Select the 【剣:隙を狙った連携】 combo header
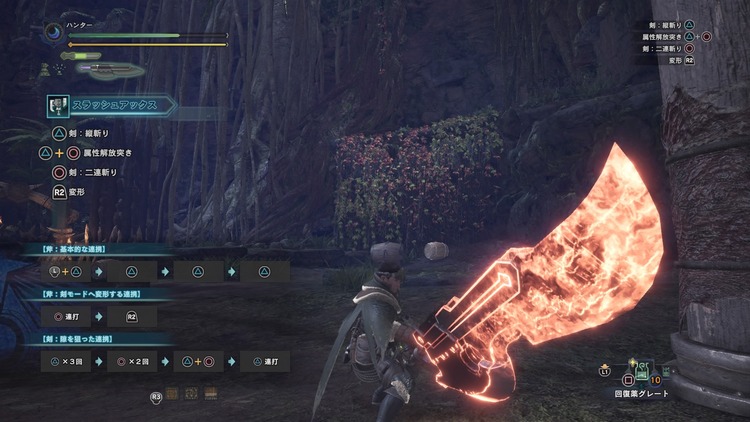 pos(76,342)
